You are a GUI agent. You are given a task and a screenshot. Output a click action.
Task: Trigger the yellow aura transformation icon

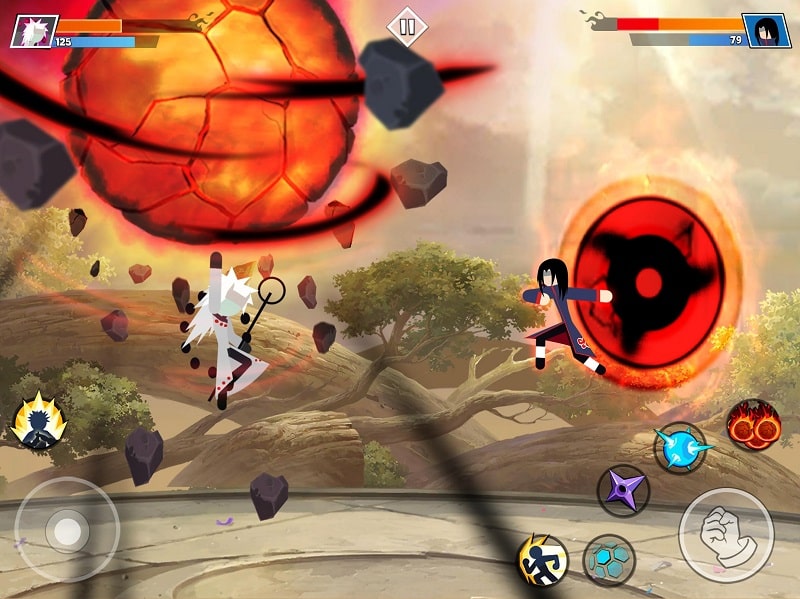pyautogui.click(x=39, y=423)
